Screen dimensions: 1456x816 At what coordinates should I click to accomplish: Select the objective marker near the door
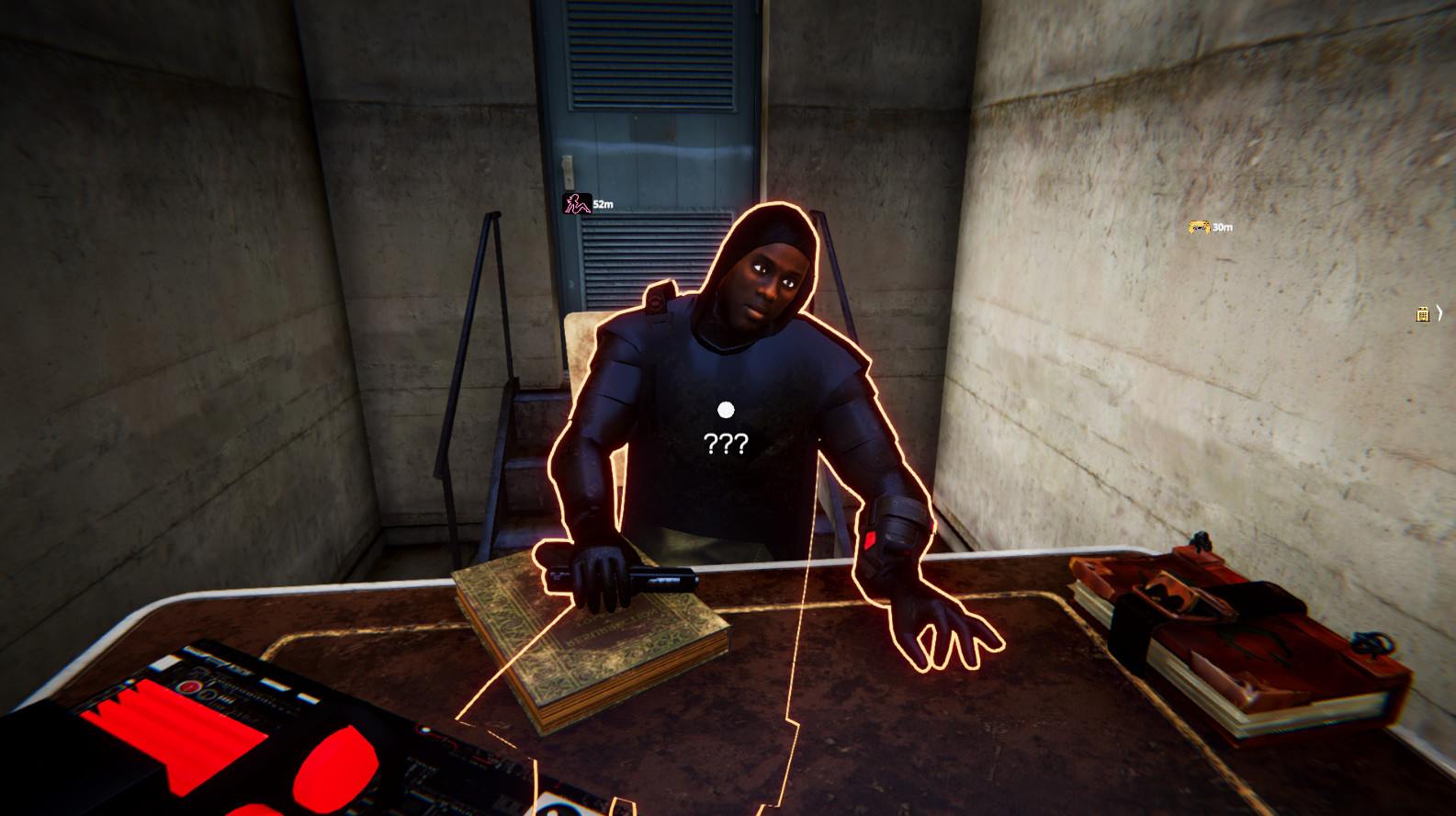point(575,201)
